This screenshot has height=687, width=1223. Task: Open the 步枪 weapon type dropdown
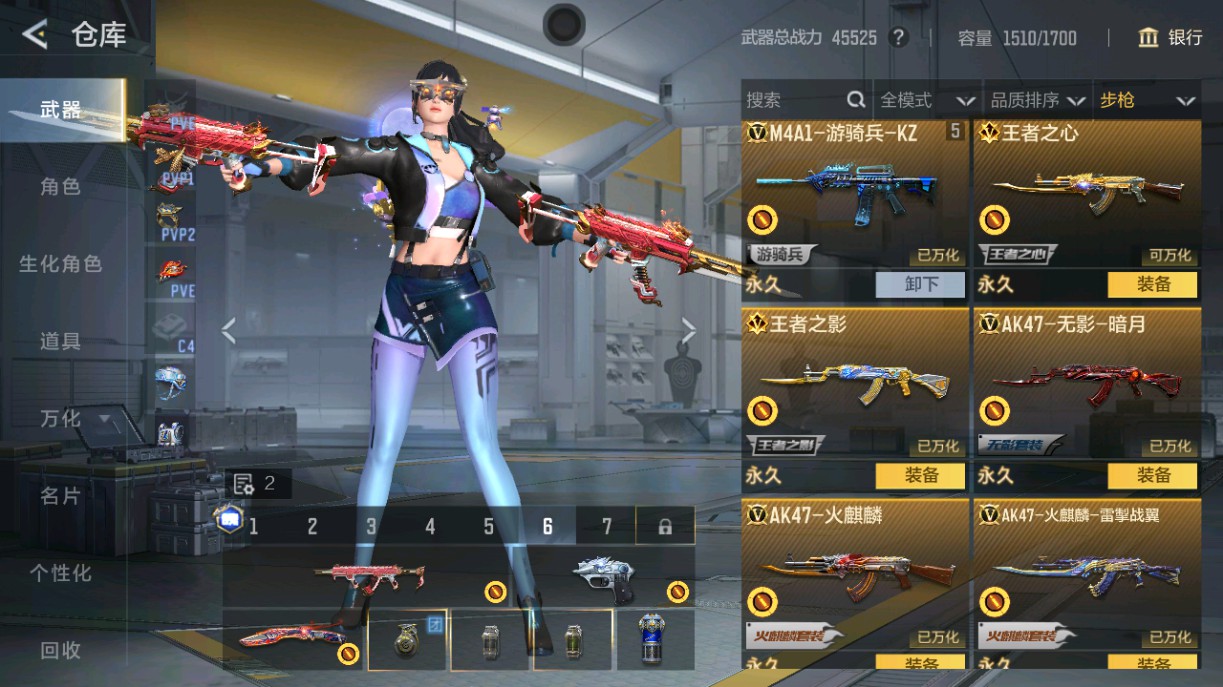[1147, 100]
